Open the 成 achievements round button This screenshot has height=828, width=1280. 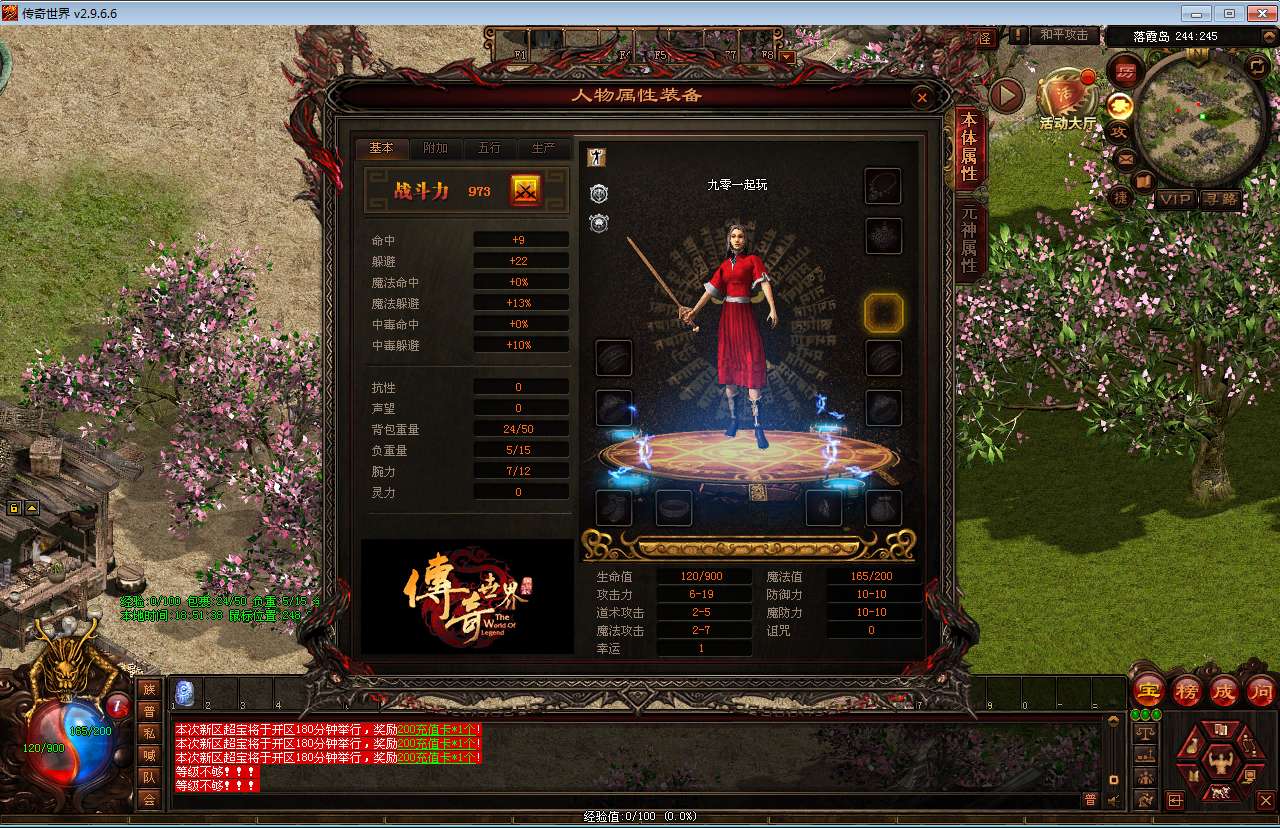point(1224,691)
